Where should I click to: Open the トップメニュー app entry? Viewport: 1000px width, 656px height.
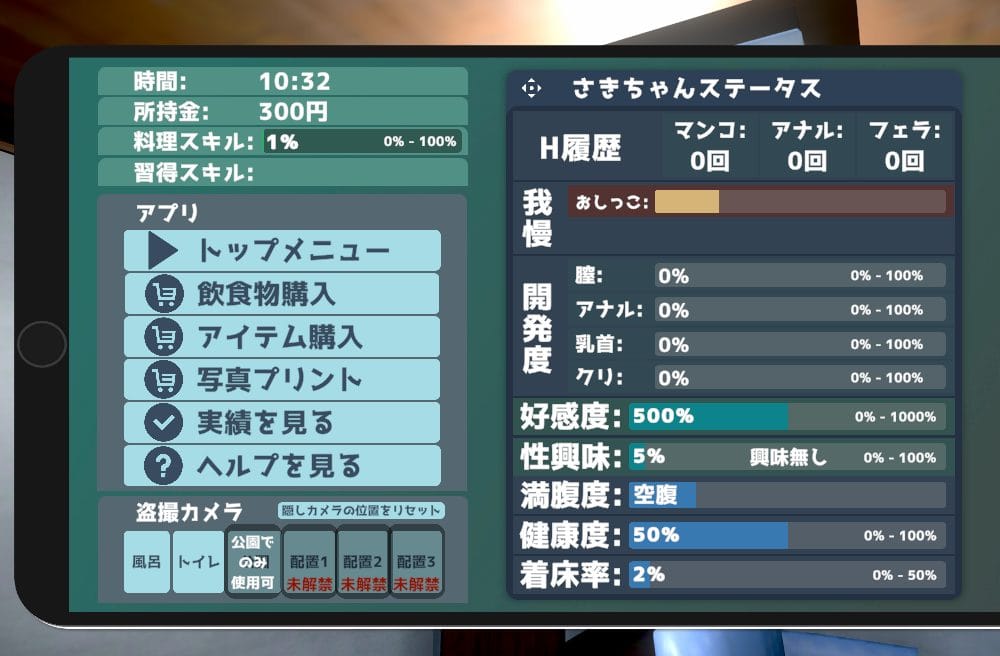[282, 250]
